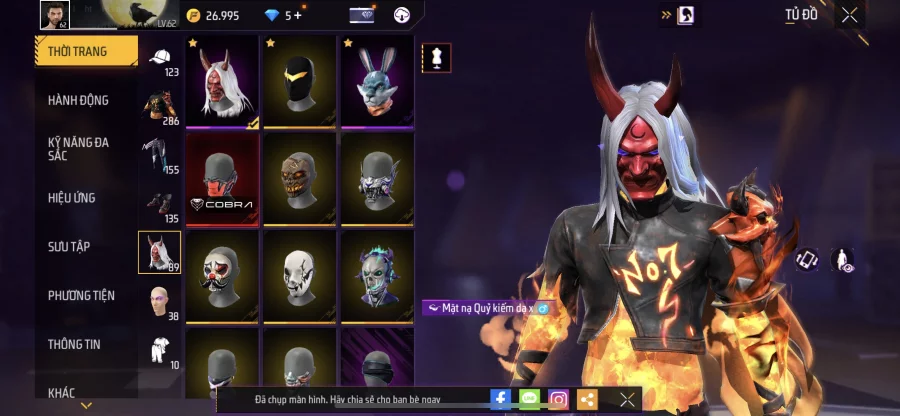Close the vault screen with top-right X
Viewport: 900px width, 416px height.
[849, 14]
